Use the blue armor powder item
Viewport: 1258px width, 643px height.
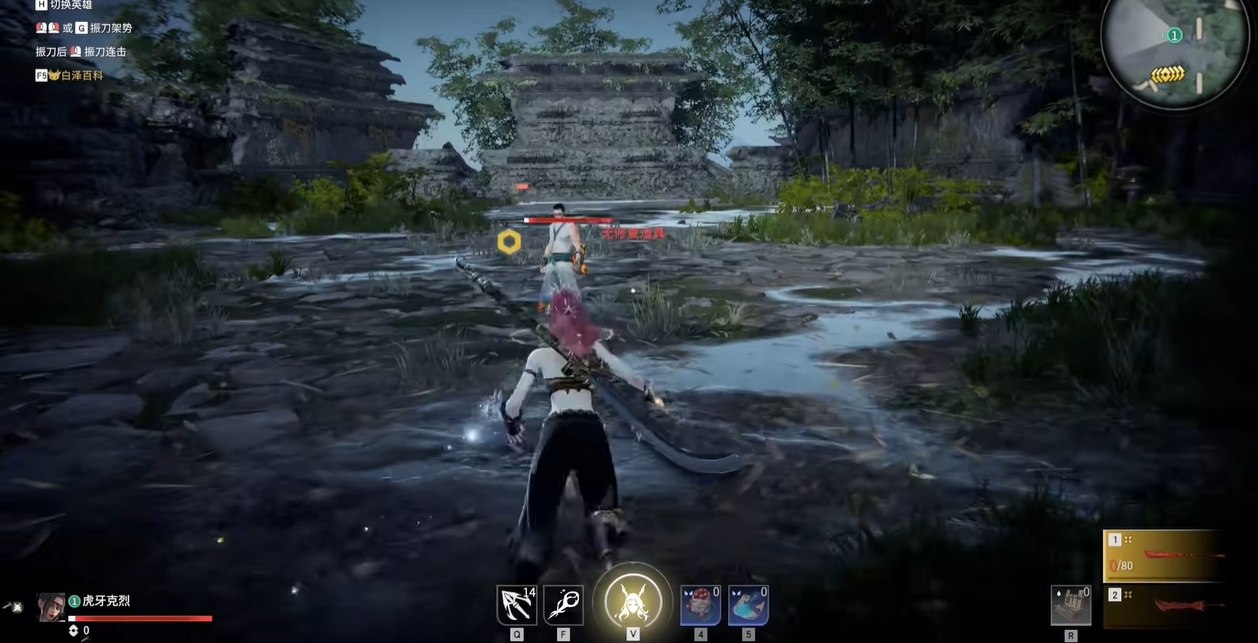click(x=748, y=605)
